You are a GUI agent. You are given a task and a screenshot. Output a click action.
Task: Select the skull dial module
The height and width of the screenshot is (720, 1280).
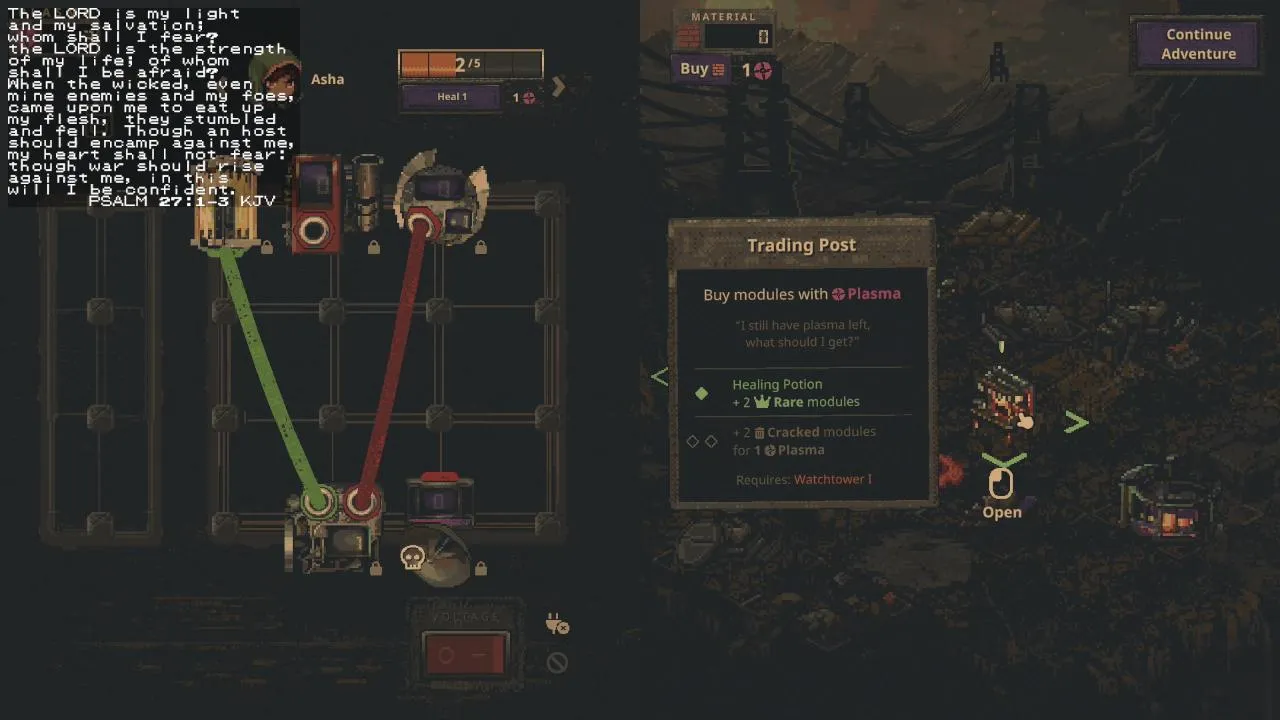(x=438, y=558)
